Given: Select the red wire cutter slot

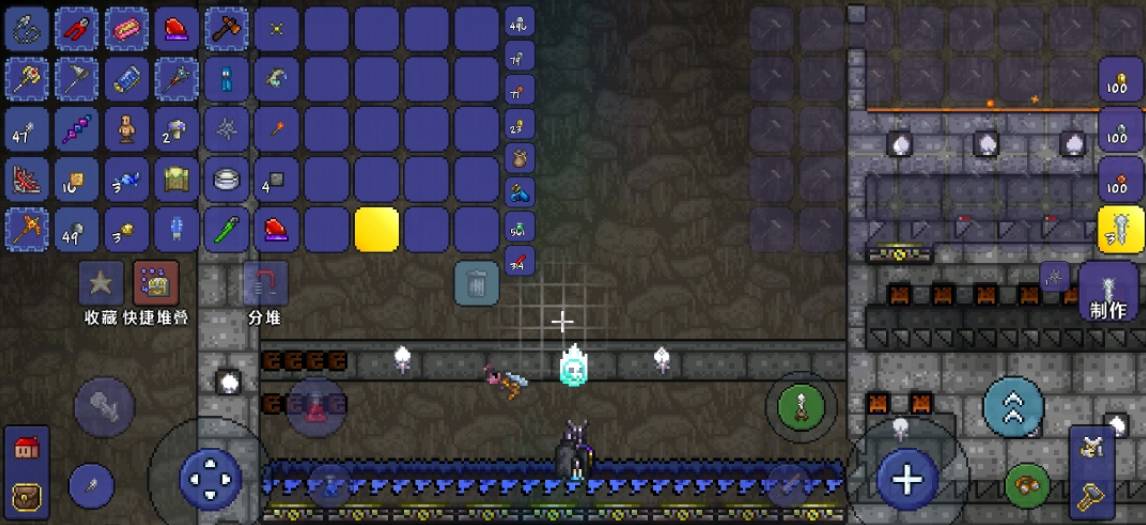Looking at the screenshot, I should [x=77, y=29].
